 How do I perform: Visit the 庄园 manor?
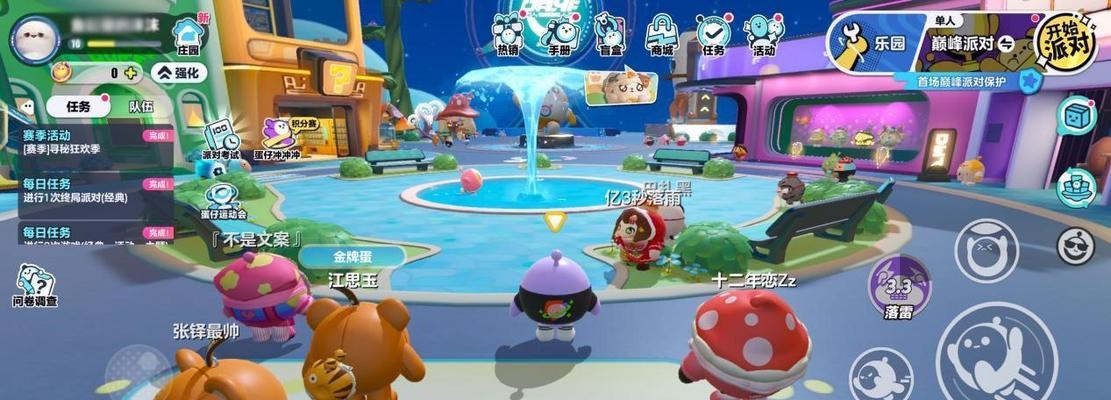(187, 37)
